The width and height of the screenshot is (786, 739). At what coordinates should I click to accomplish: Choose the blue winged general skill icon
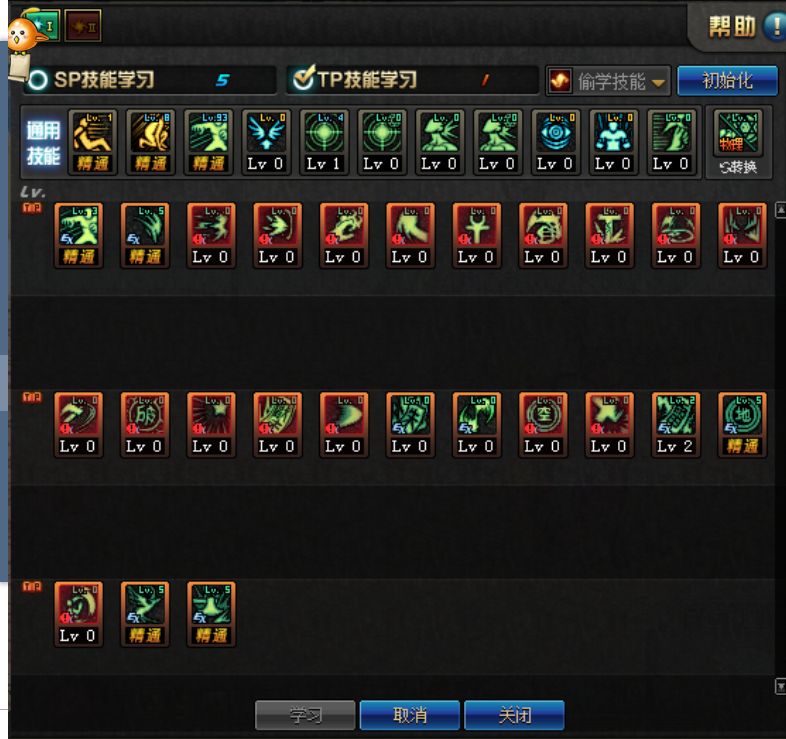pyautogui.click(x=268, y=132)
